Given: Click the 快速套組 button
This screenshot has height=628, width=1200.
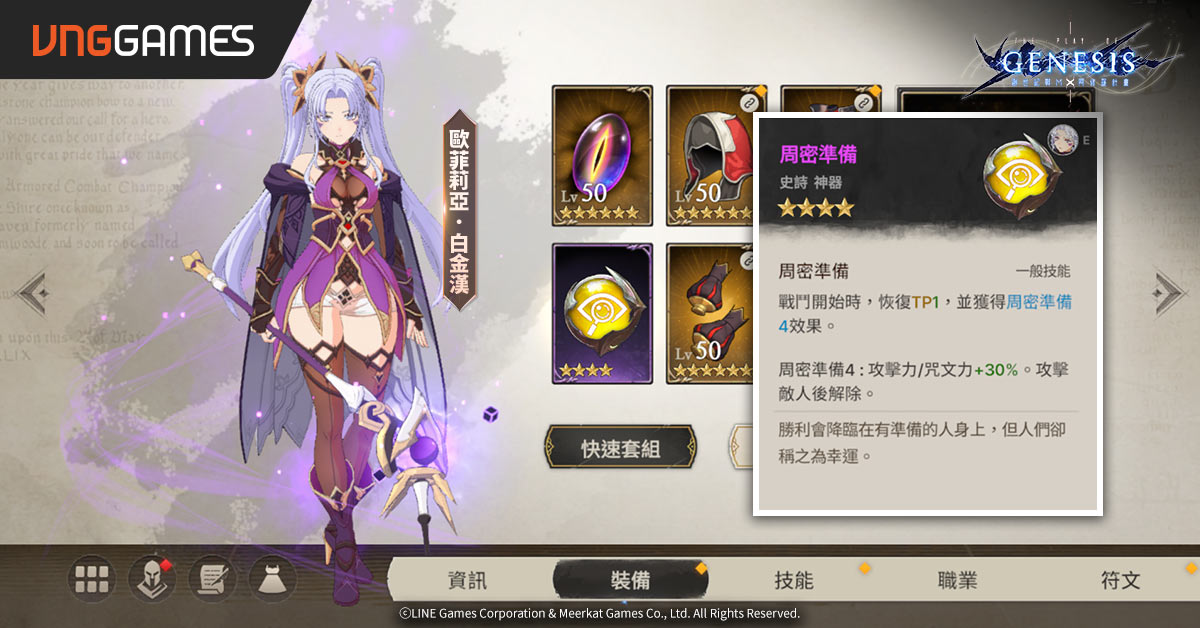Looking at the screenshot, I should 620,448.
